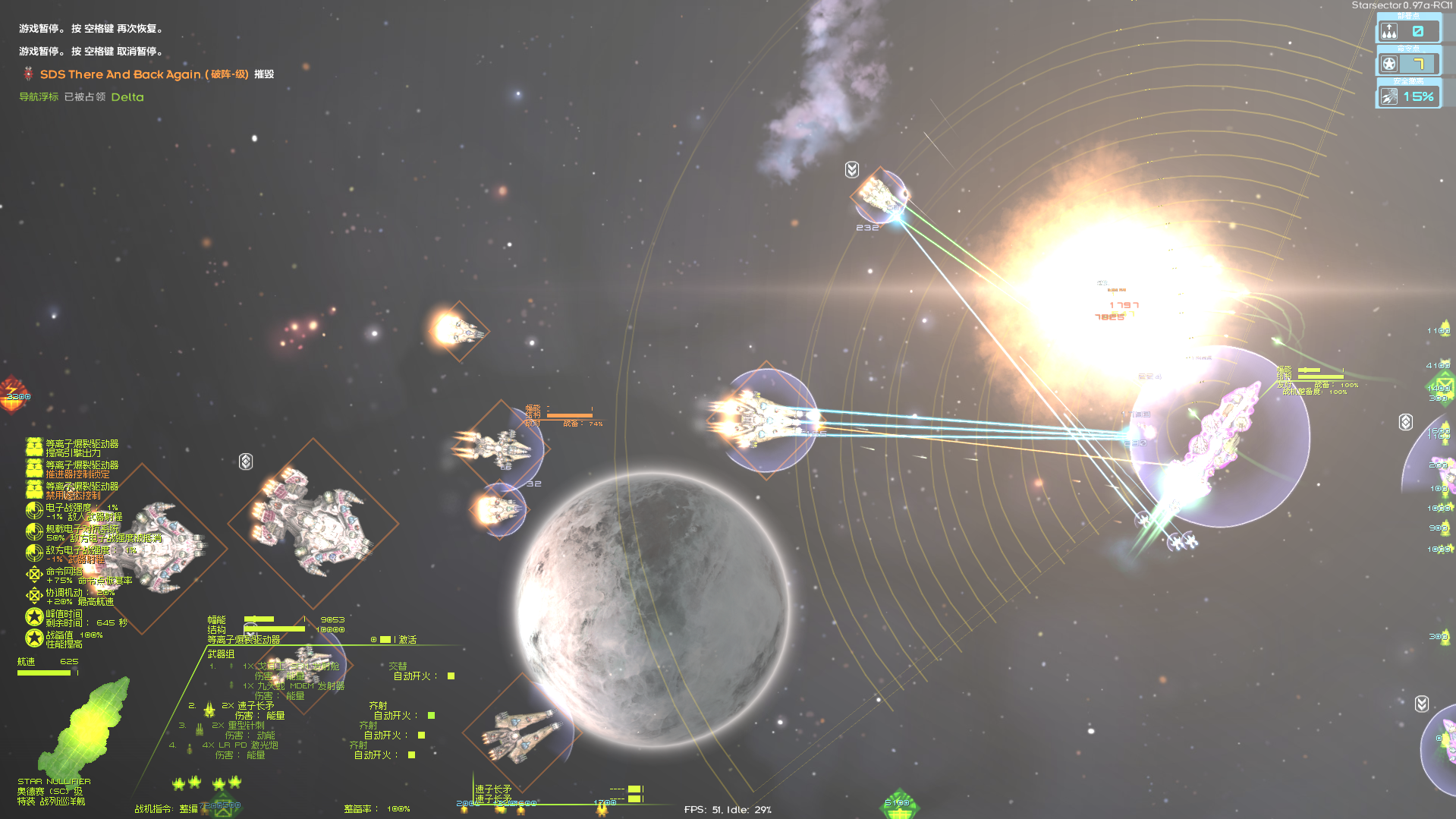
Task: Toggle 自动开火 for LR PD 激光炮 group
Action: point(411,754)
